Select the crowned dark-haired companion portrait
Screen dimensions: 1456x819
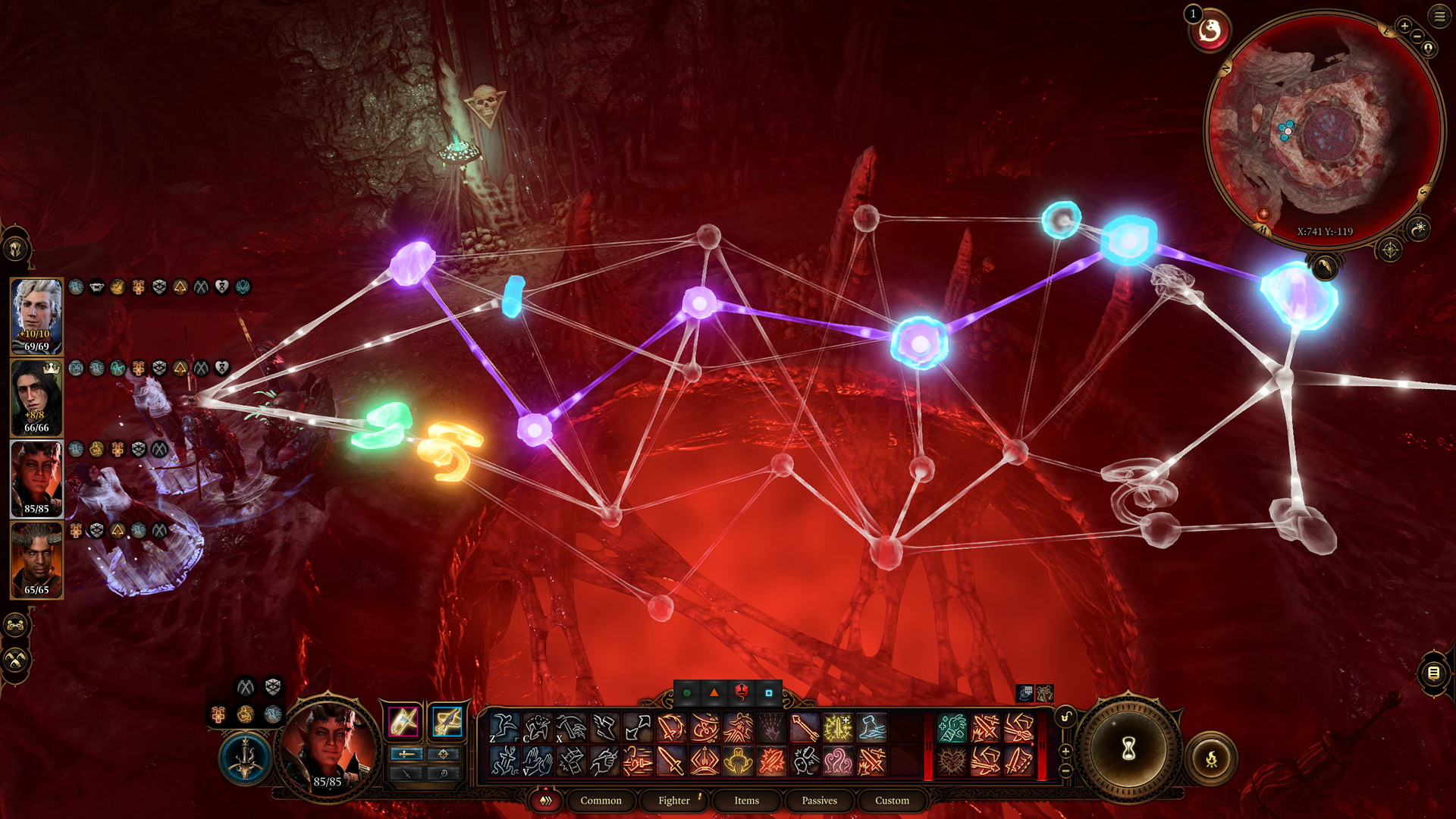click(x=36, y=397)
